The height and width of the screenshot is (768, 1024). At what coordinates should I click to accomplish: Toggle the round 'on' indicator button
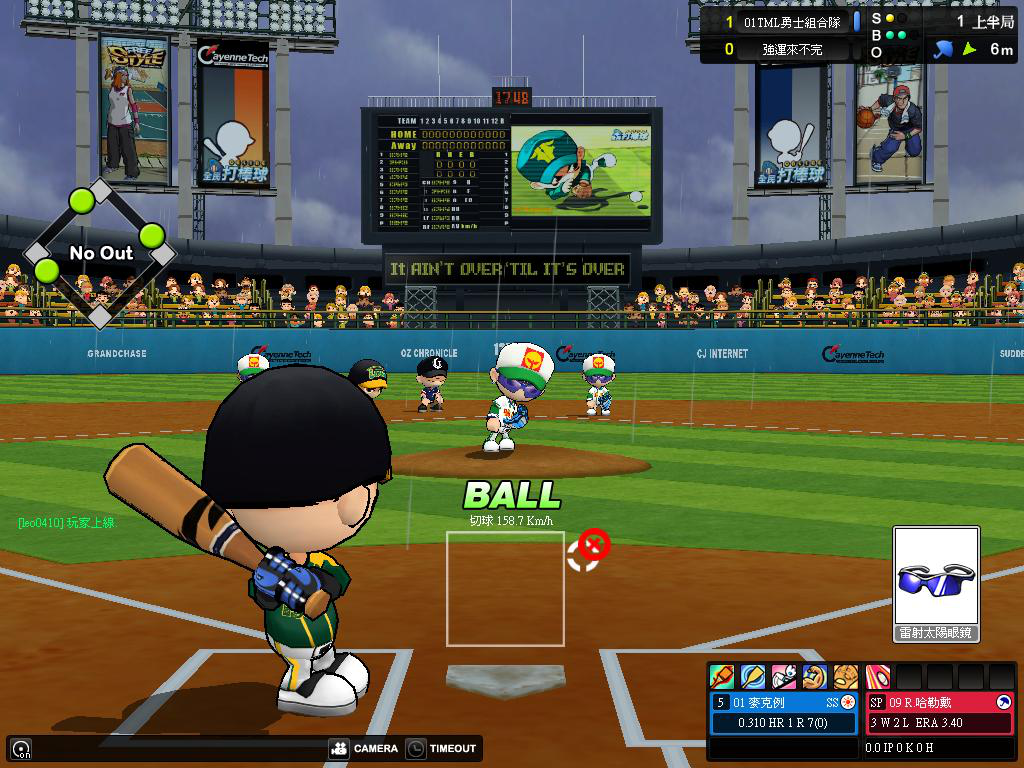(x=21, y=748)
